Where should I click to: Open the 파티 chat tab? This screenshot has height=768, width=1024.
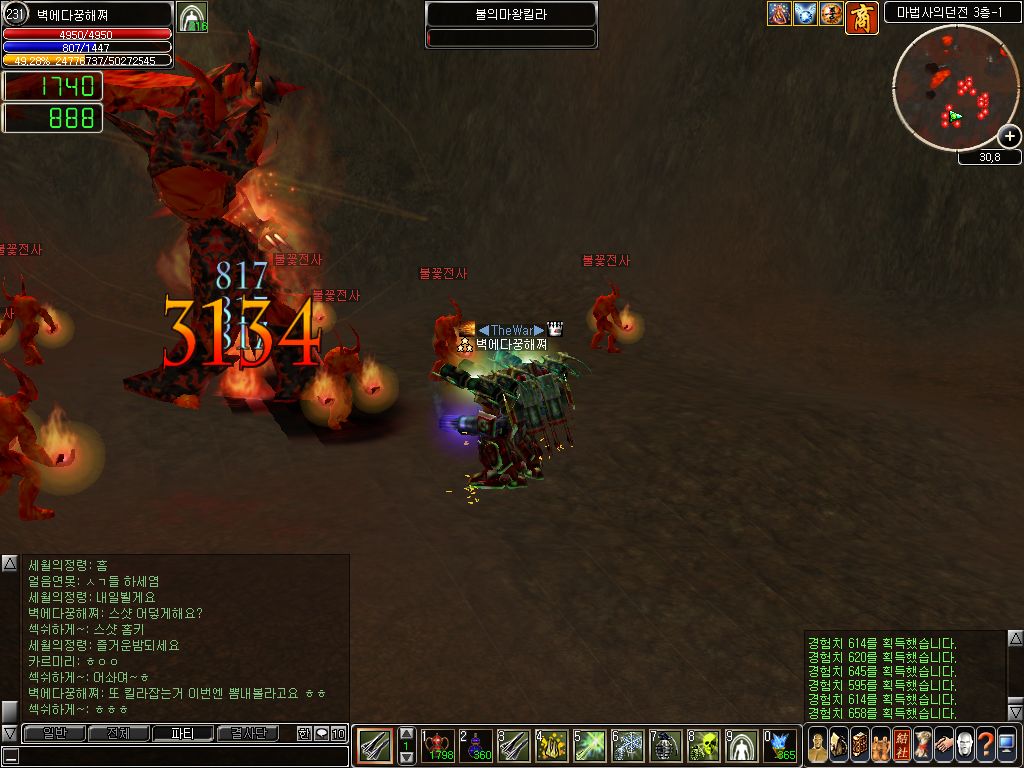(183, 734)
